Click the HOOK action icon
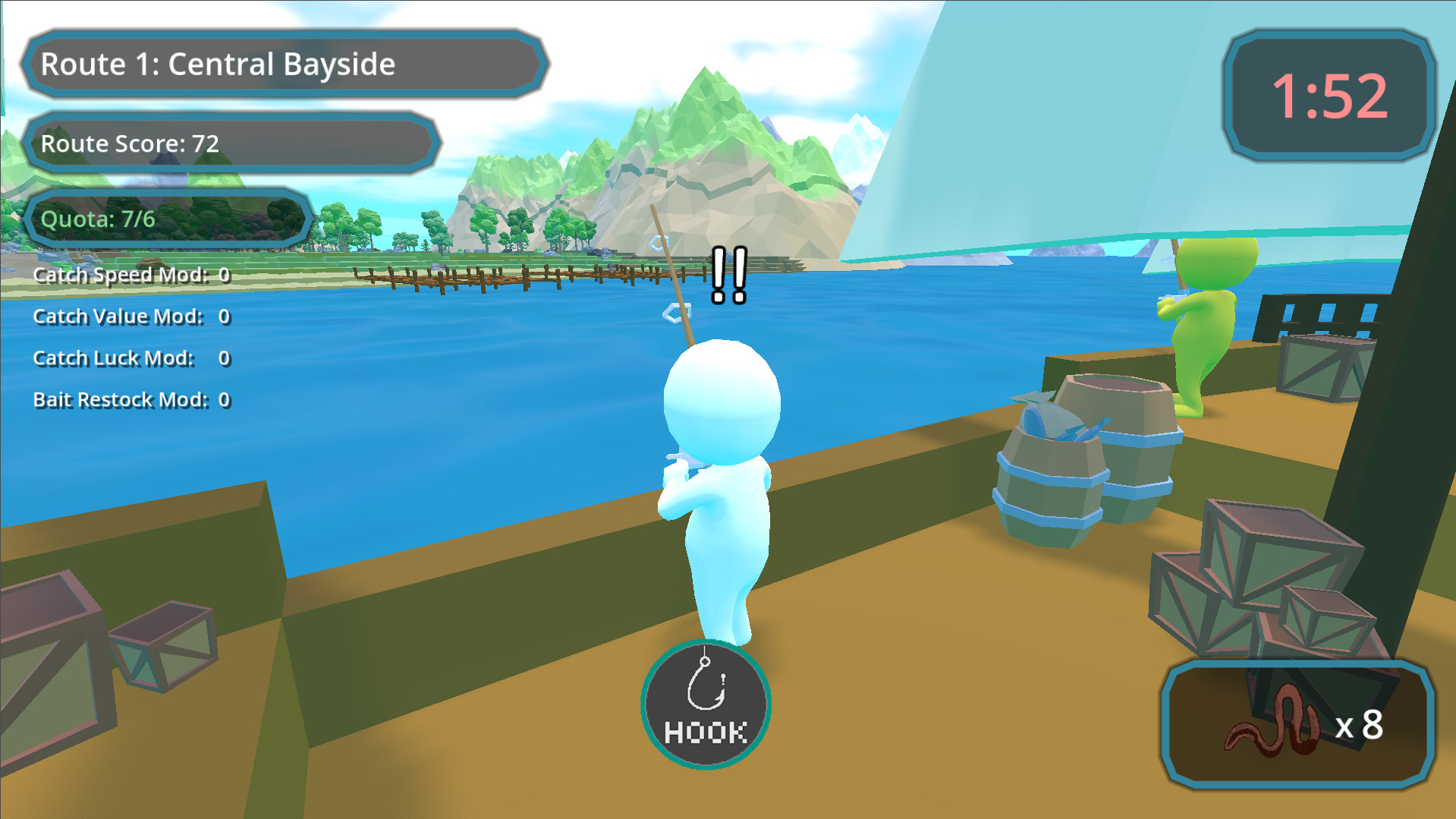The image size is (1456, 819). (x=705, y=704)
